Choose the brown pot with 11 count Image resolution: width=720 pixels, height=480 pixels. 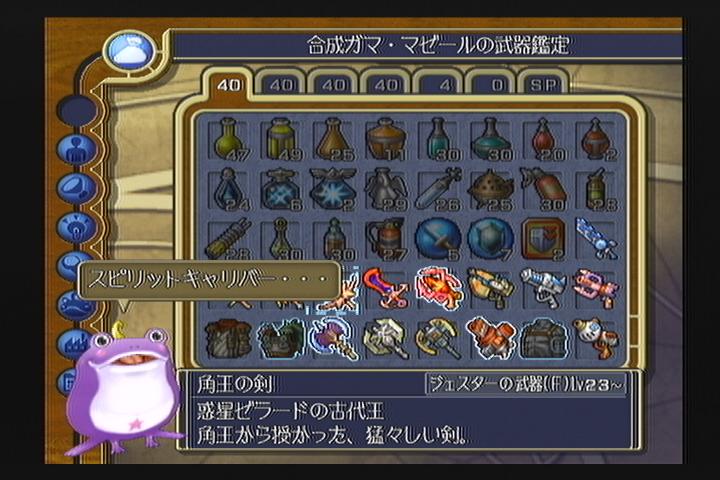(385, 139)
